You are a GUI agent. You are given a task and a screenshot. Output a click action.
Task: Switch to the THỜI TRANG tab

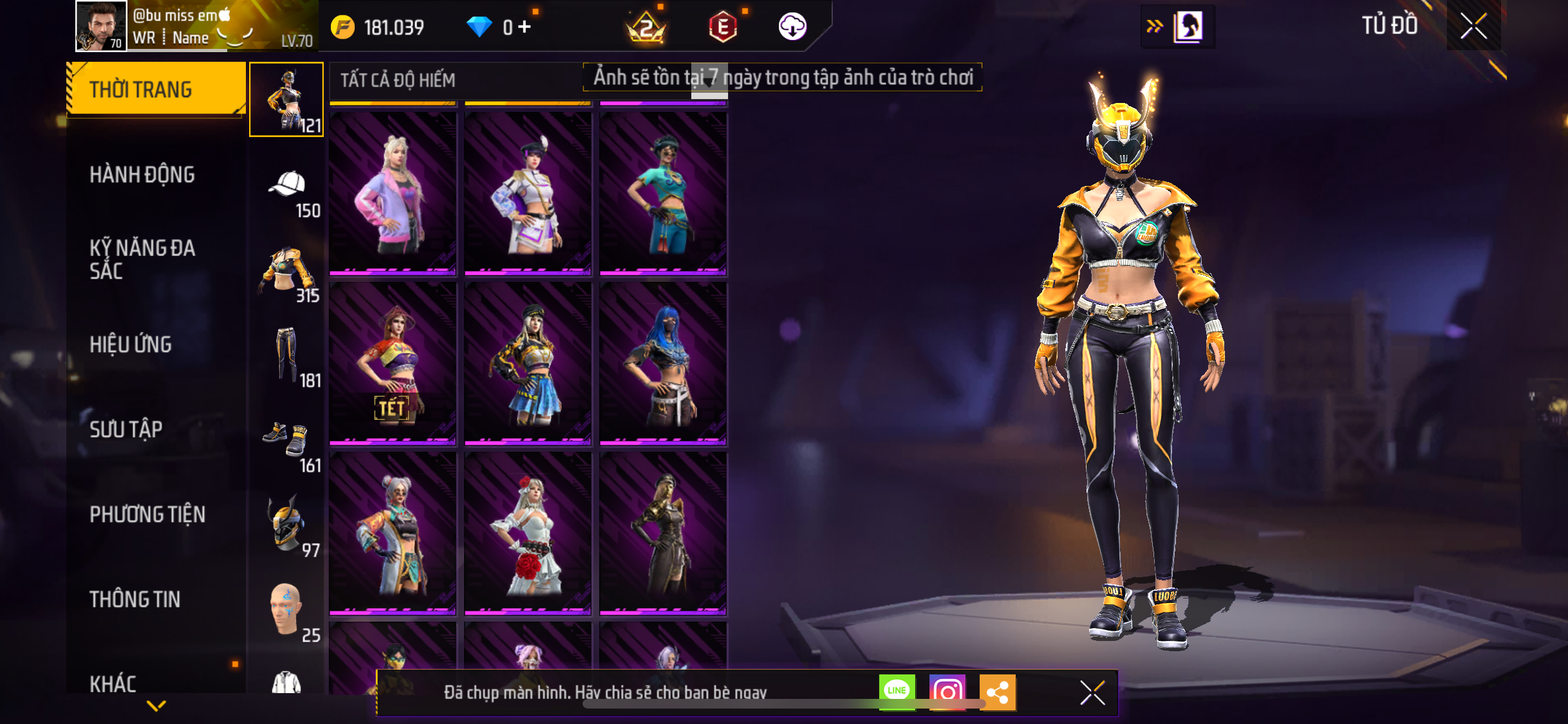(156, 89)
